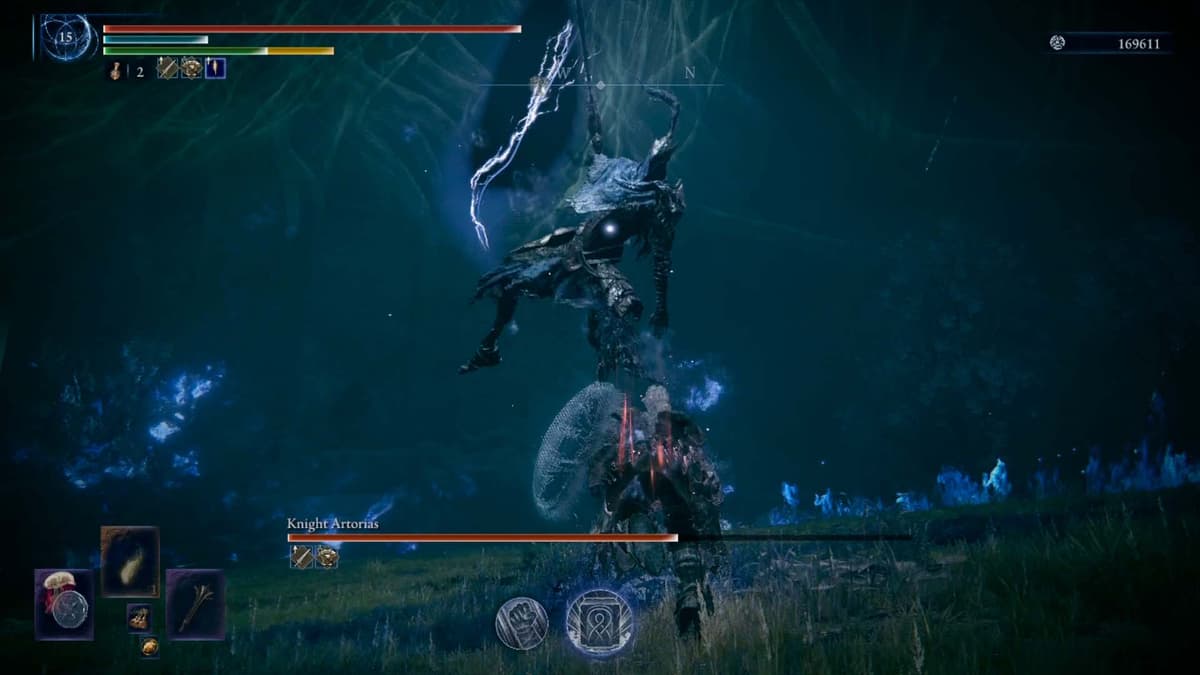Click the player's sword buff icon
This screenshot has width=1200, height=675.
[x=167, y=68]
